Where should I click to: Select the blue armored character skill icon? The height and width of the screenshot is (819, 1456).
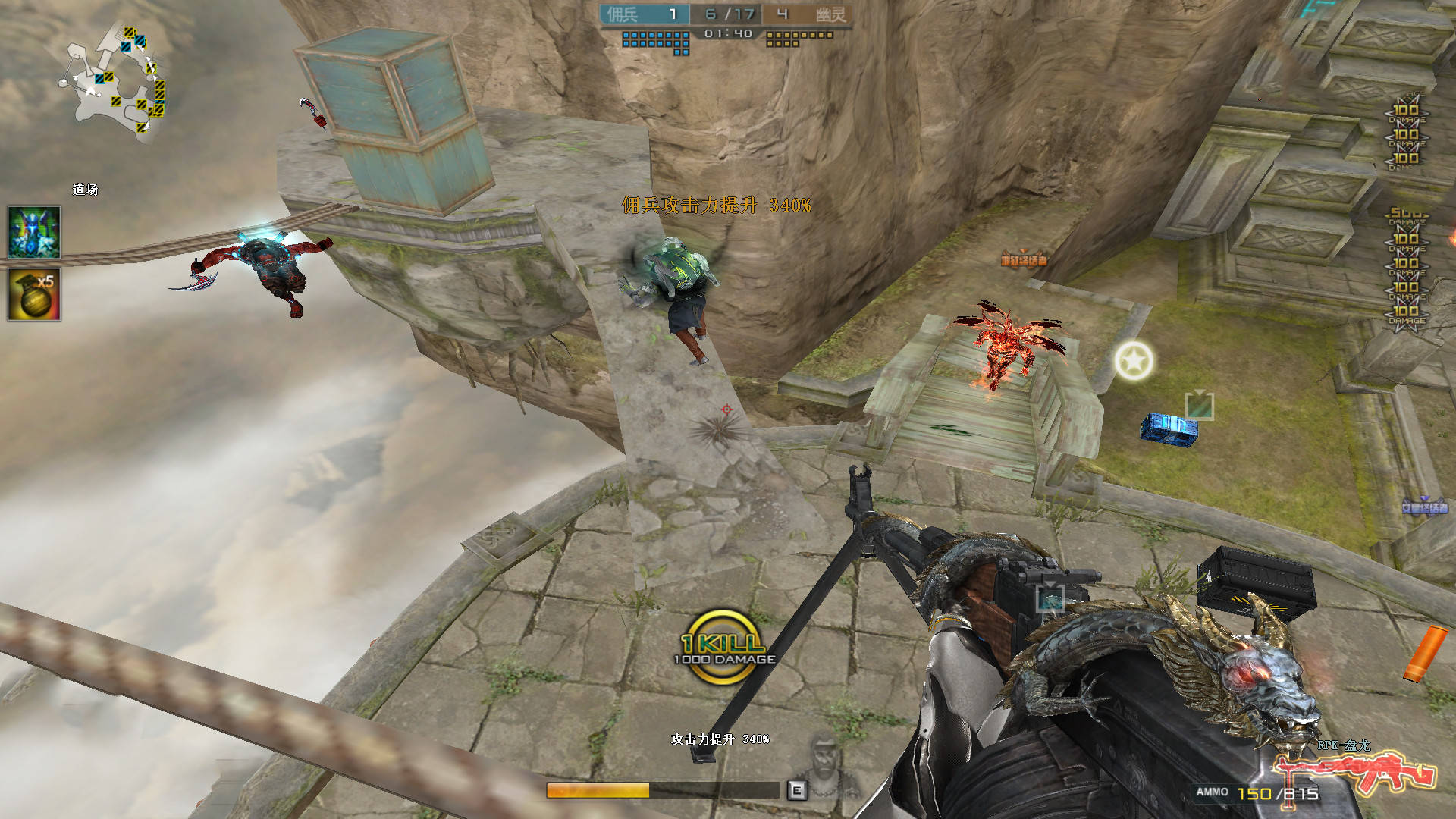(34, 232)
